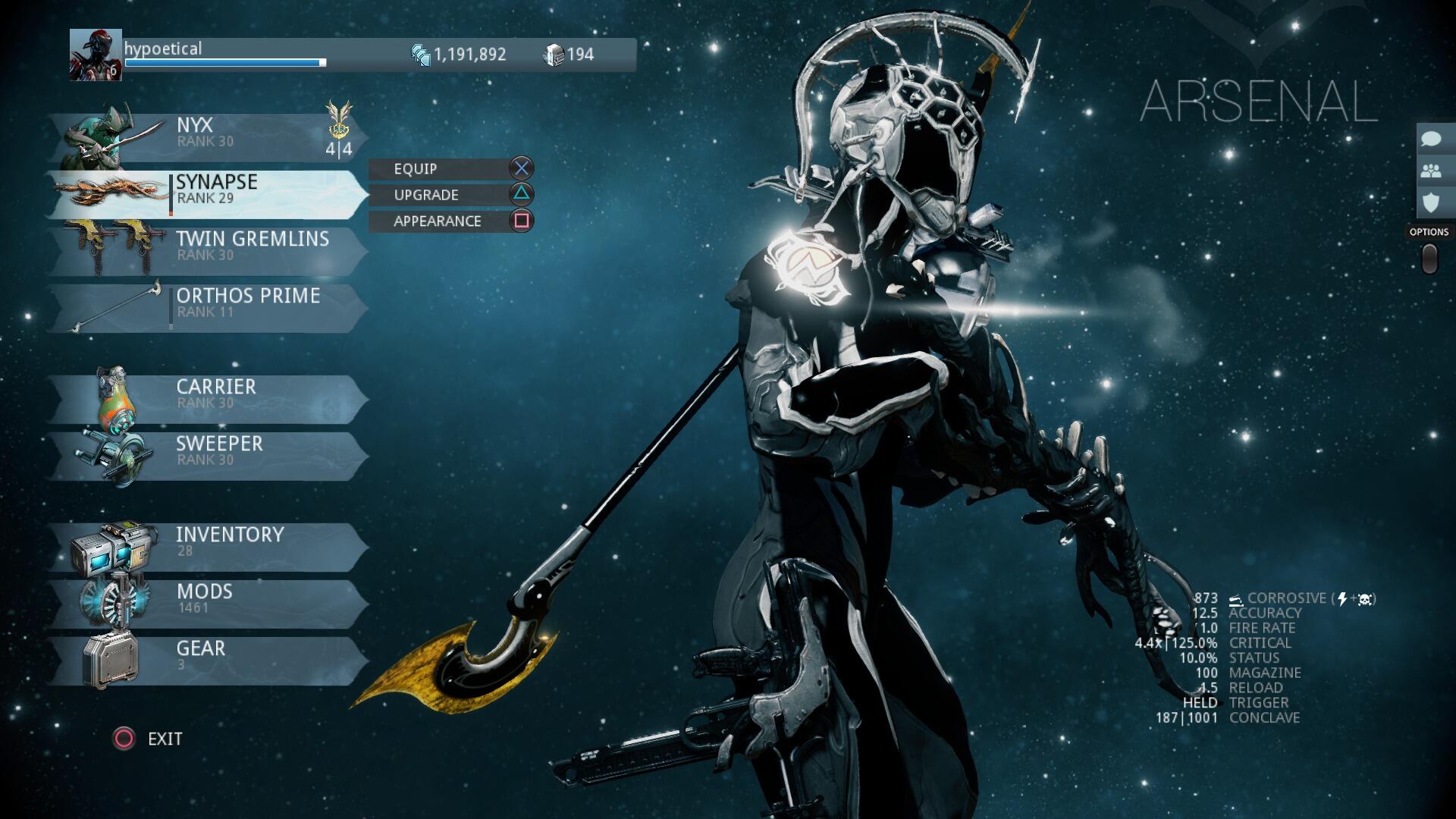This screenshot has height=819, width=1456.
Task: Choose Equip for the Synapse
Action: pos(451,168)
